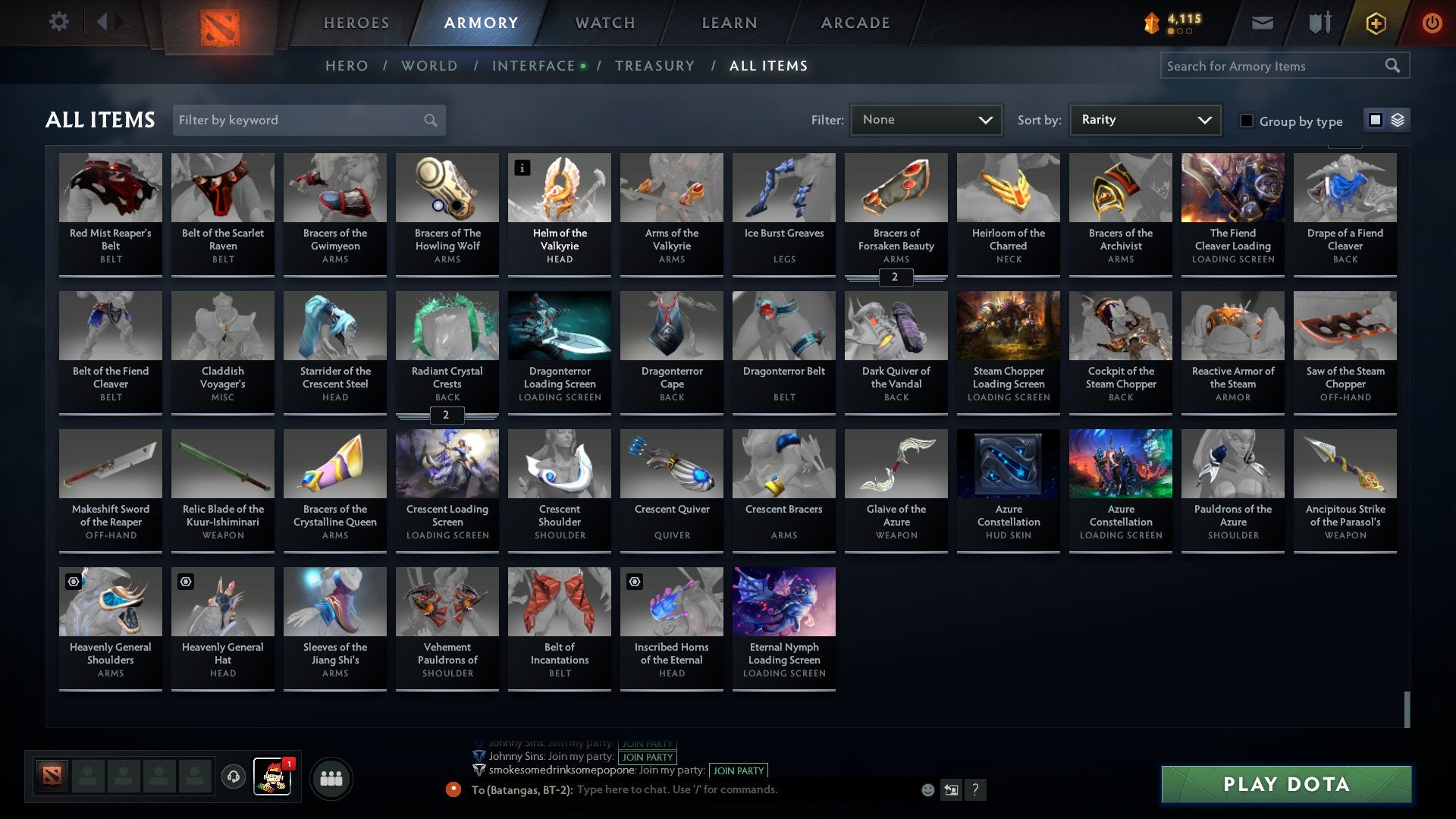Image resolution: width=1456 pixels, height=819 pixels.
Task: Switch to stacked view with layers icon
Action: click(1398, 119)
